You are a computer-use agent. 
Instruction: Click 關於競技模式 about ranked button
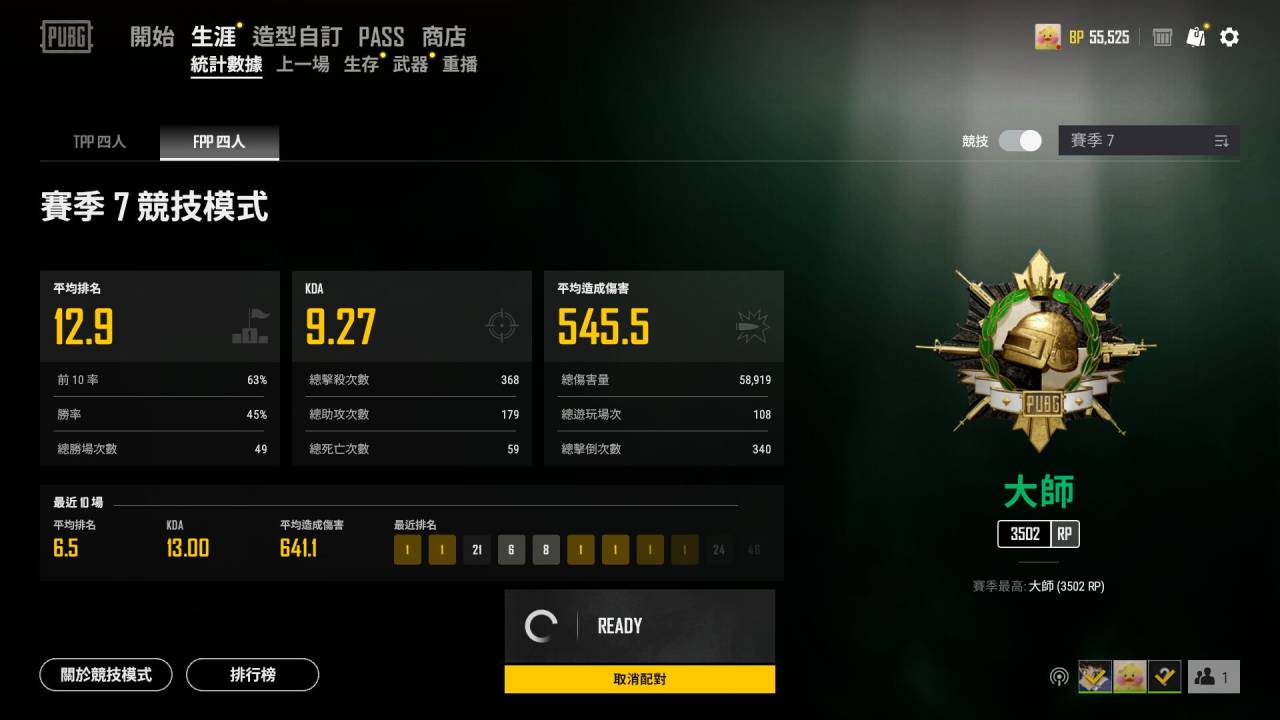(106, 675)
